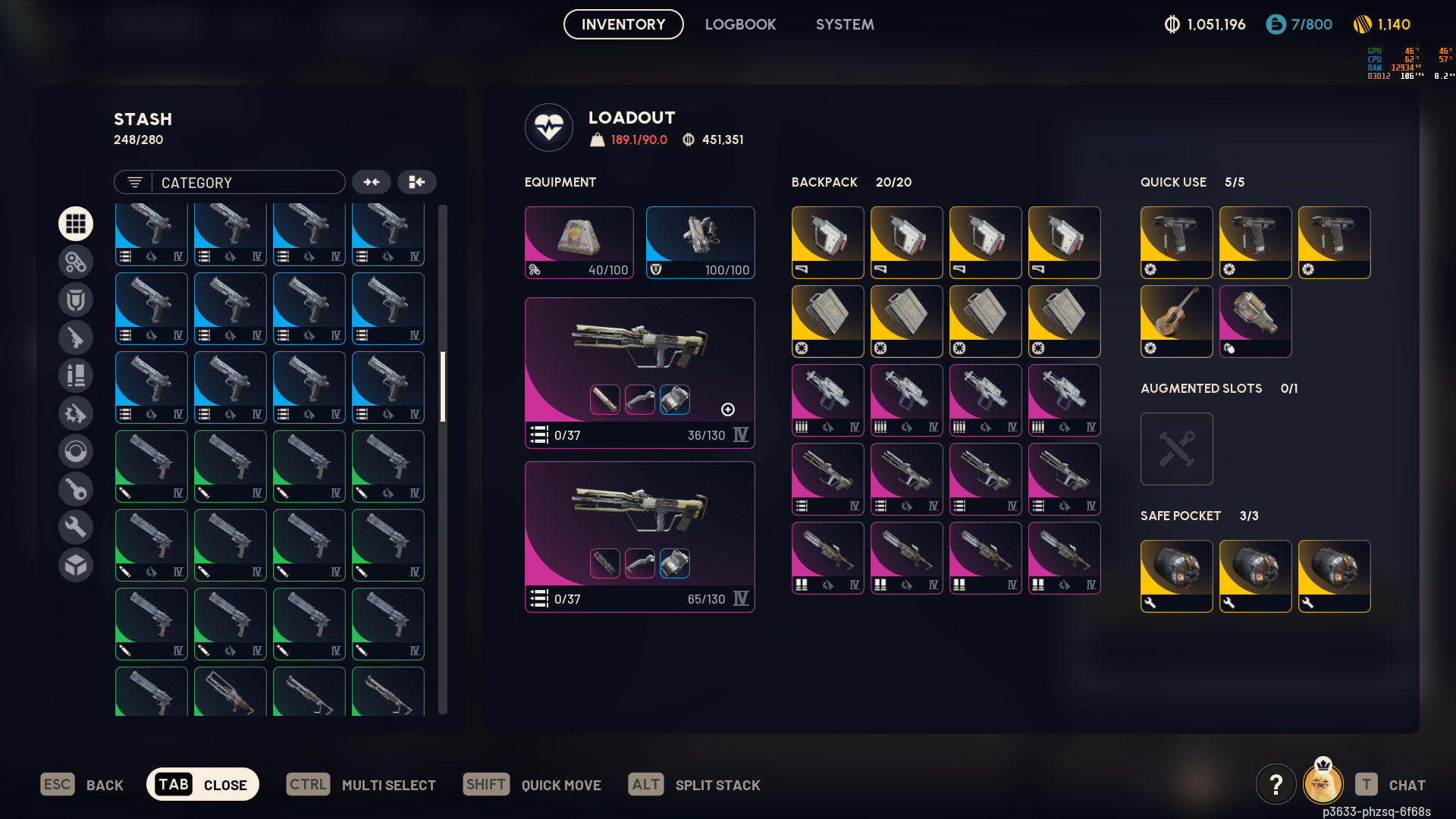Select the all-items grid filter in stash sidebar
Screen dimensions: 1456x819
click(76, 224)
